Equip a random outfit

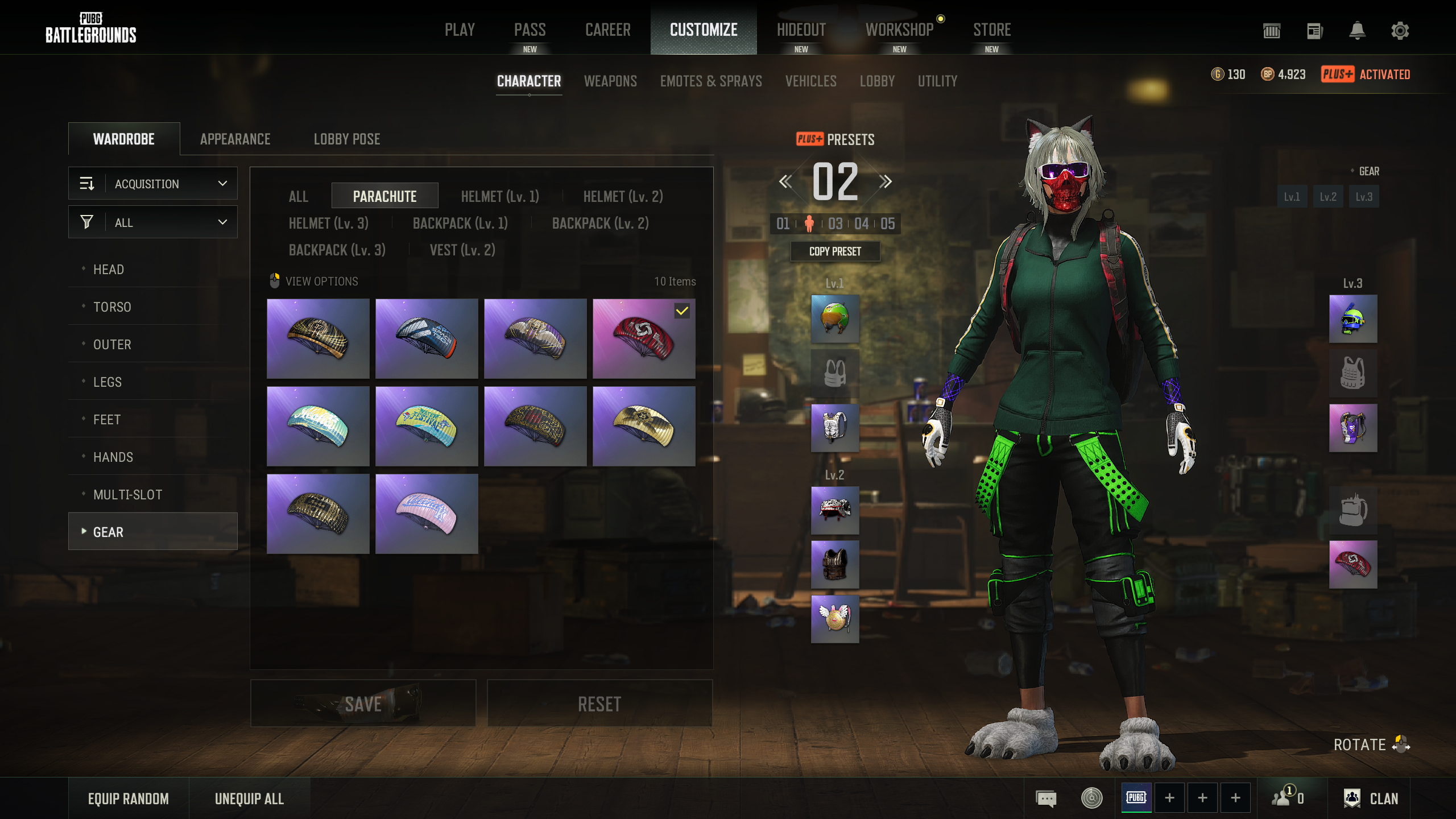129,799
